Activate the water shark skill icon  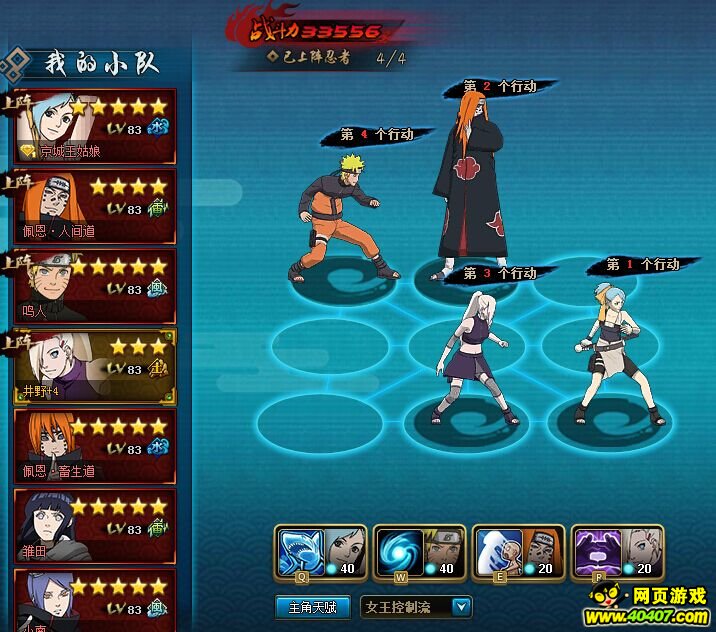click(x=299, y=550)
